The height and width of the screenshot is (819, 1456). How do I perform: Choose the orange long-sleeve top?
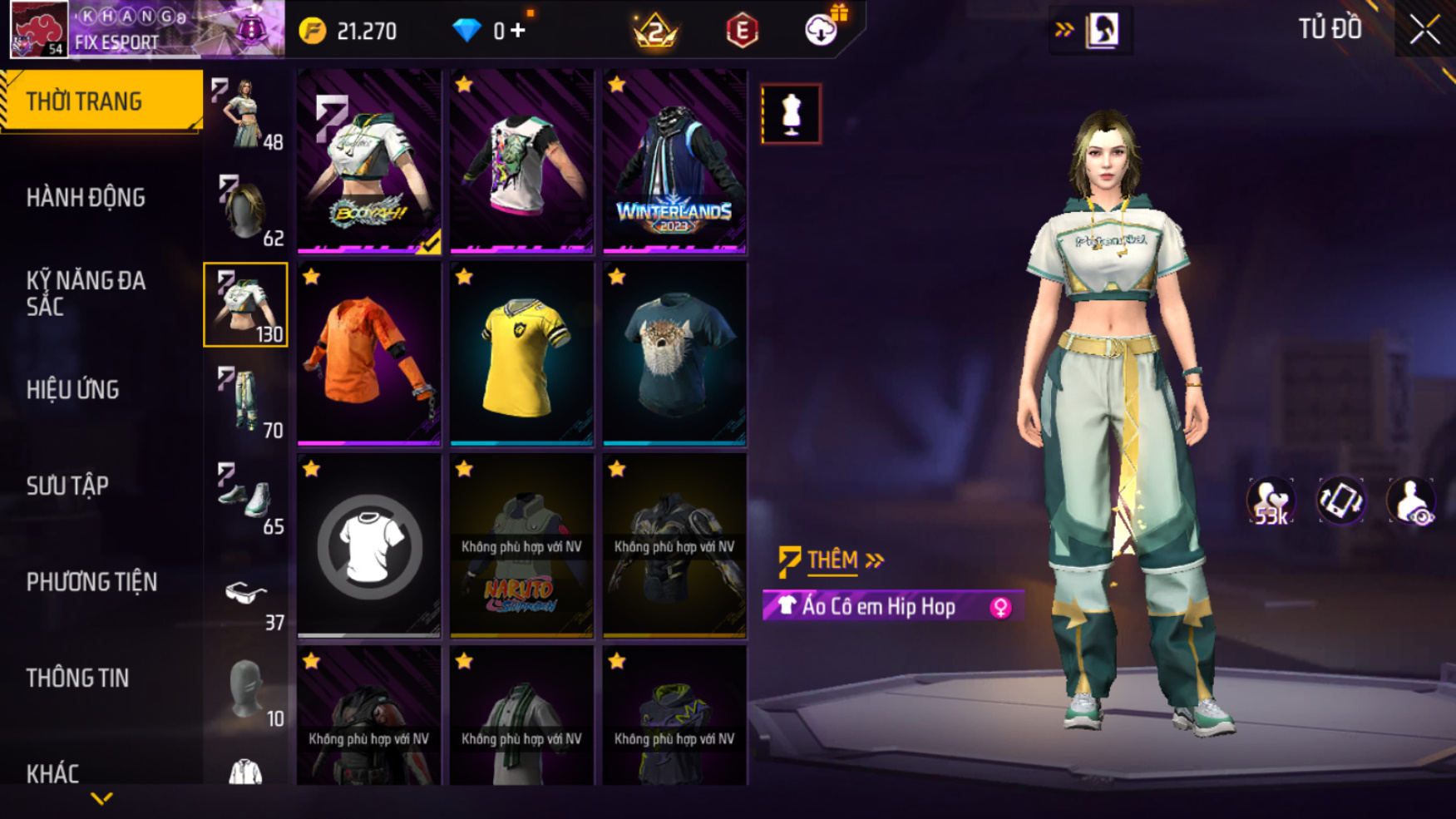point(369,355)
